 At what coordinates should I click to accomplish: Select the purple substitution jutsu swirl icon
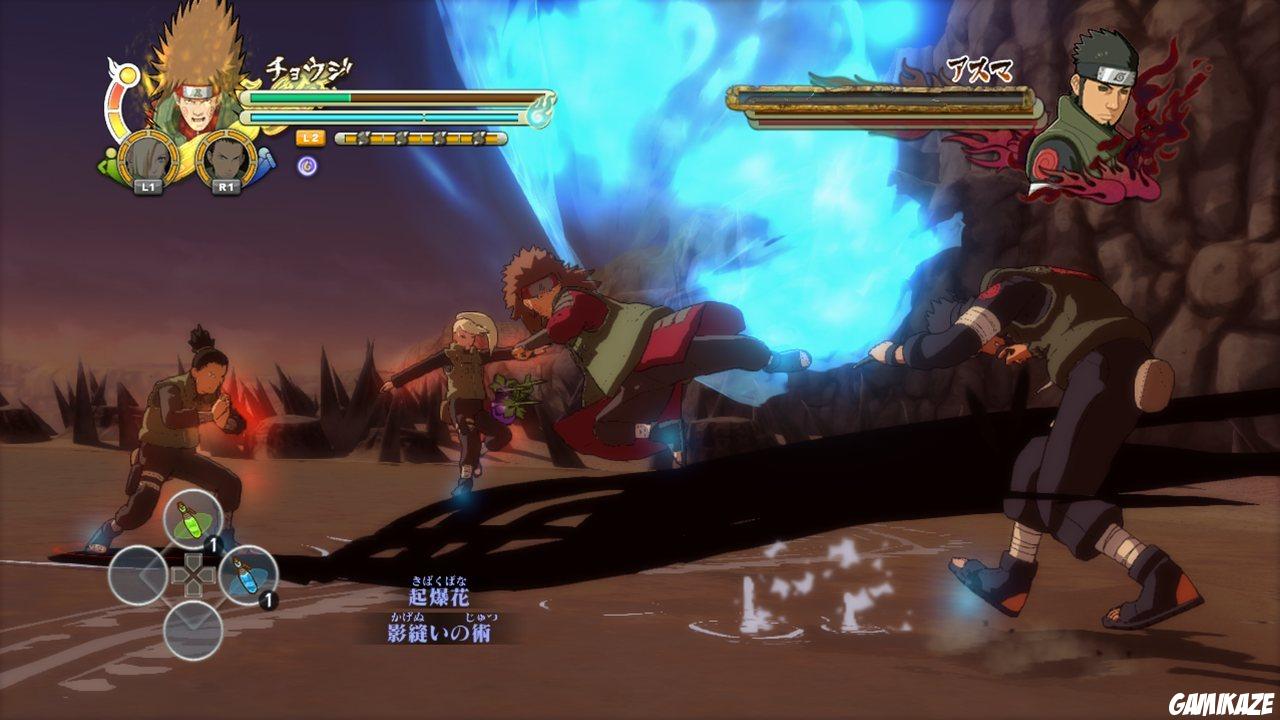coord(307,166)
